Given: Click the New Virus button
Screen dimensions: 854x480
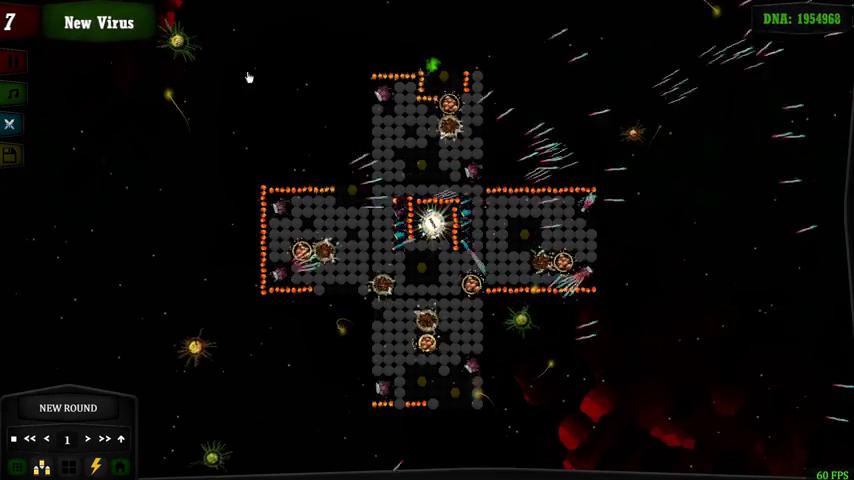Looking at the screenshot, I should [98, 22].
